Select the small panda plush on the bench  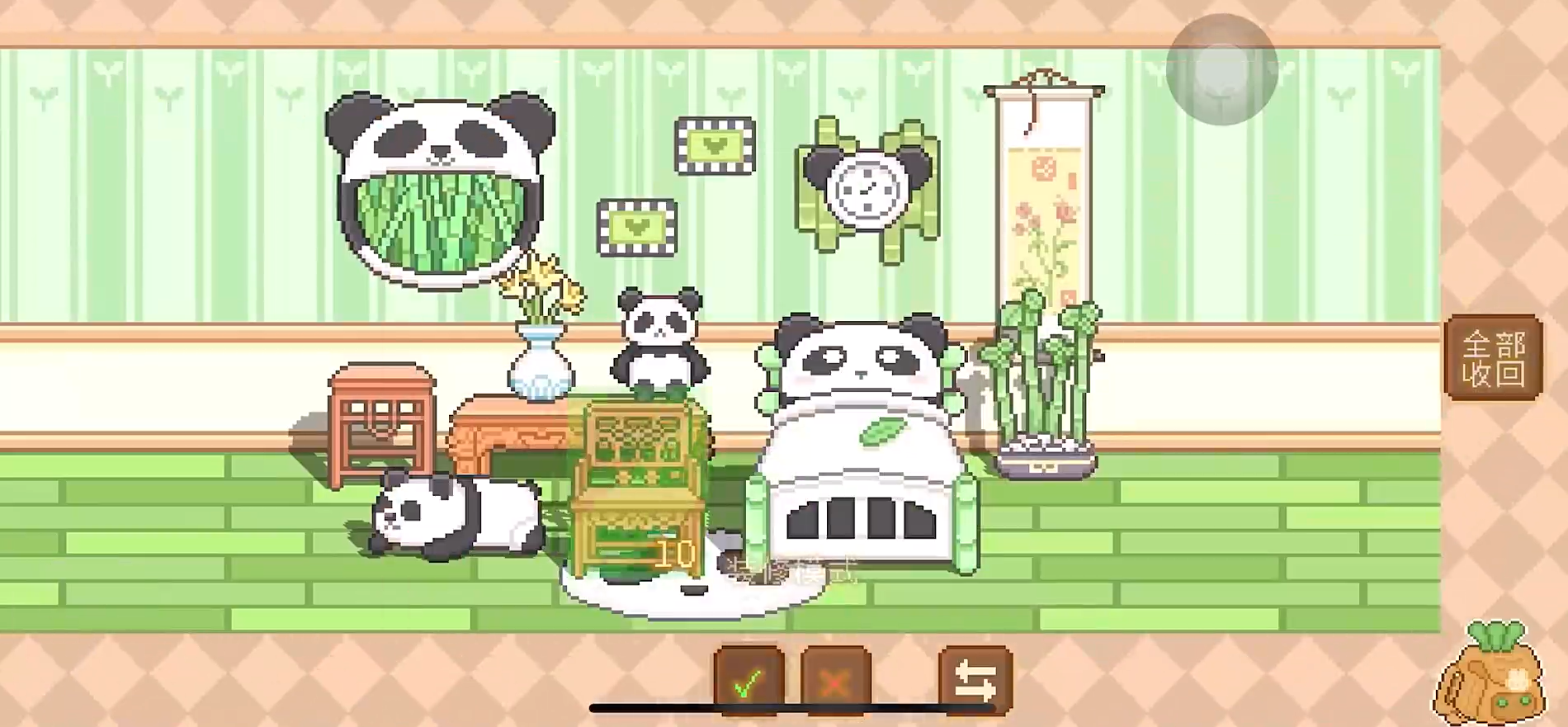point(660,338)
